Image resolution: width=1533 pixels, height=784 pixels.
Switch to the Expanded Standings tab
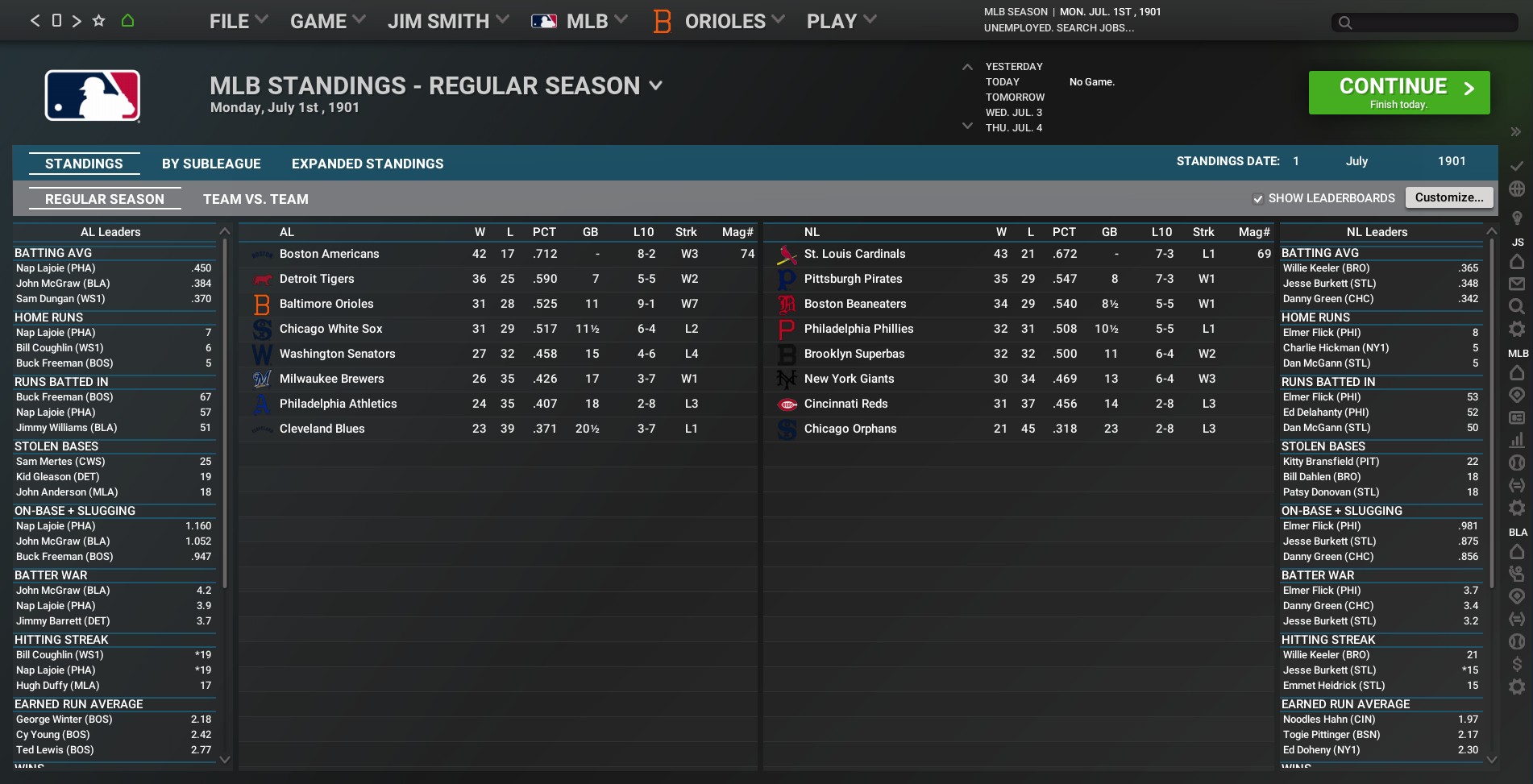coord(368,164)
